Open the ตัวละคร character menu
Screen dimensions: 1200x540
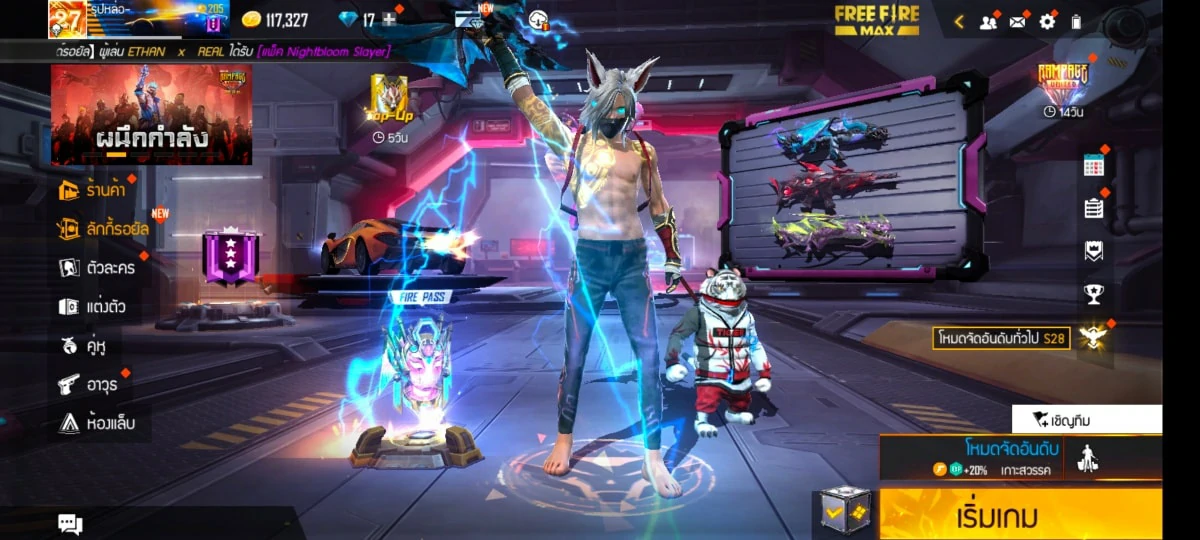(97, 267)
